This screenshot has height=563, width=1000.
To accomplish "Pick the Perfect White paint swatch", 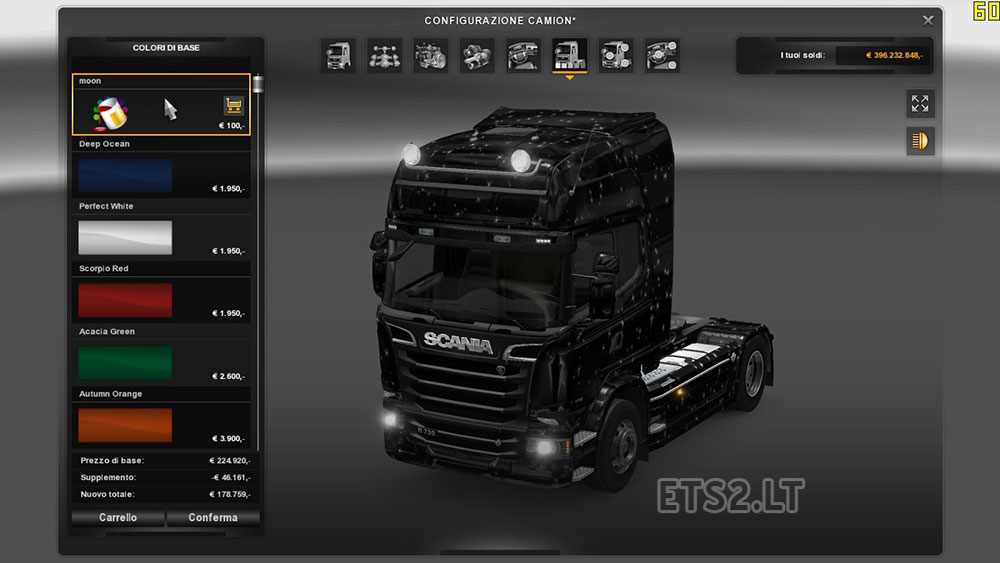I will coord(125,238).
